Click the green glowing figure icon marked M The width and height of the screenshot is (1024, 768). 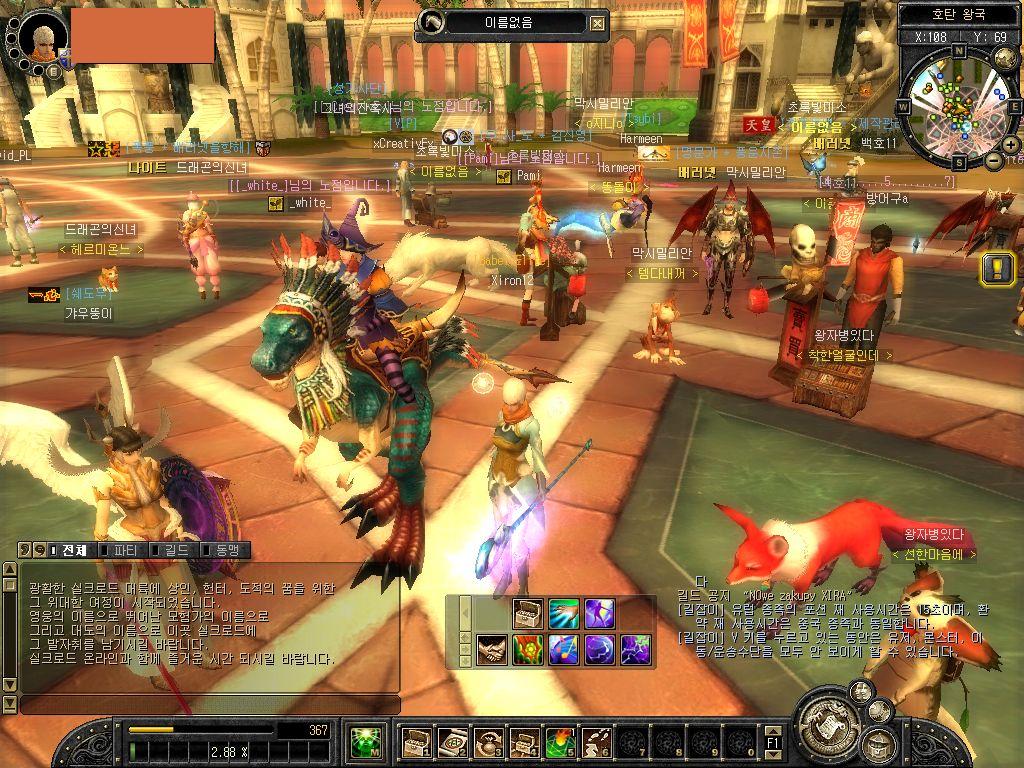point(367,743)
